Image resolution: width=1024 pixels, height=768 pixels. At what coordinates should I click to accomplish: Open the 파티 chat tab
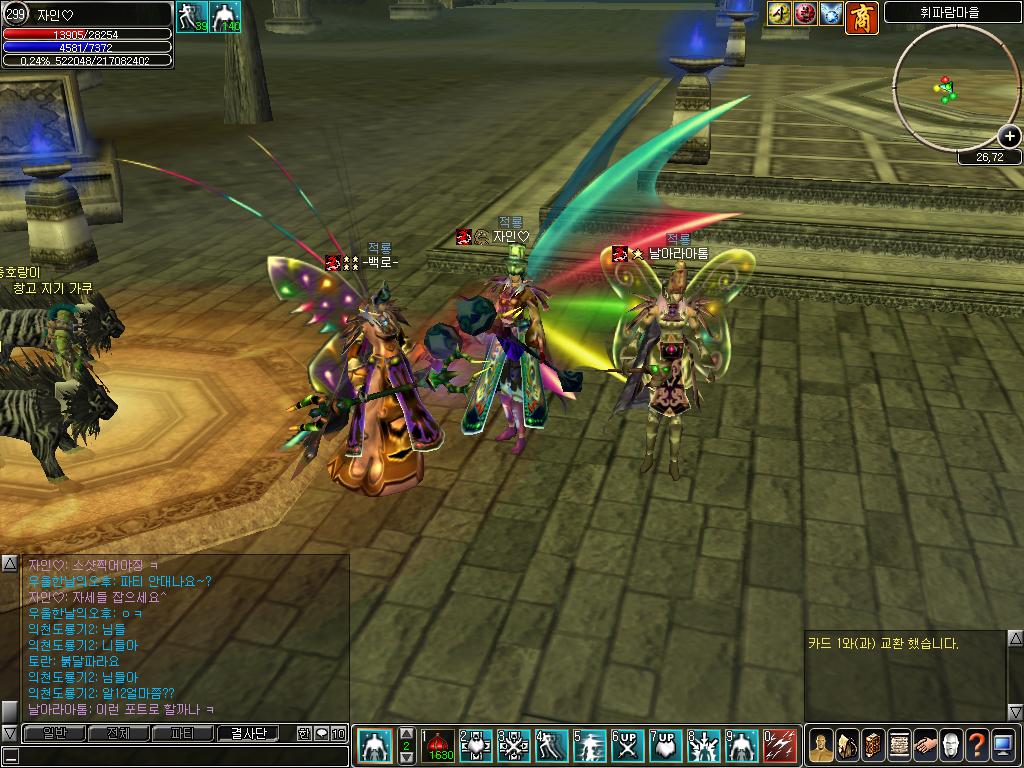click(x=183, y=733)
